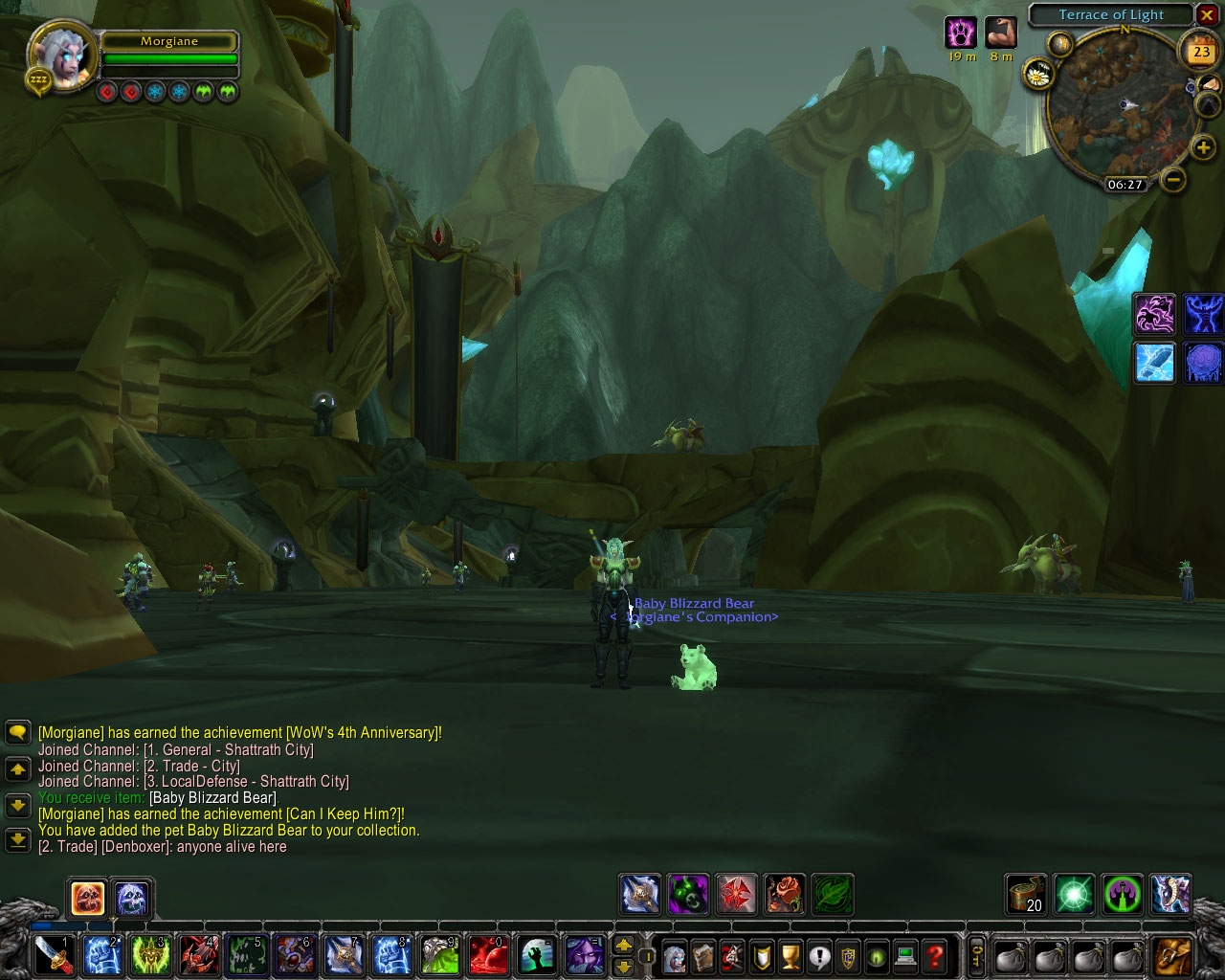
Task: Open the daisy flower tracking button
Action: click(1037, 73)
